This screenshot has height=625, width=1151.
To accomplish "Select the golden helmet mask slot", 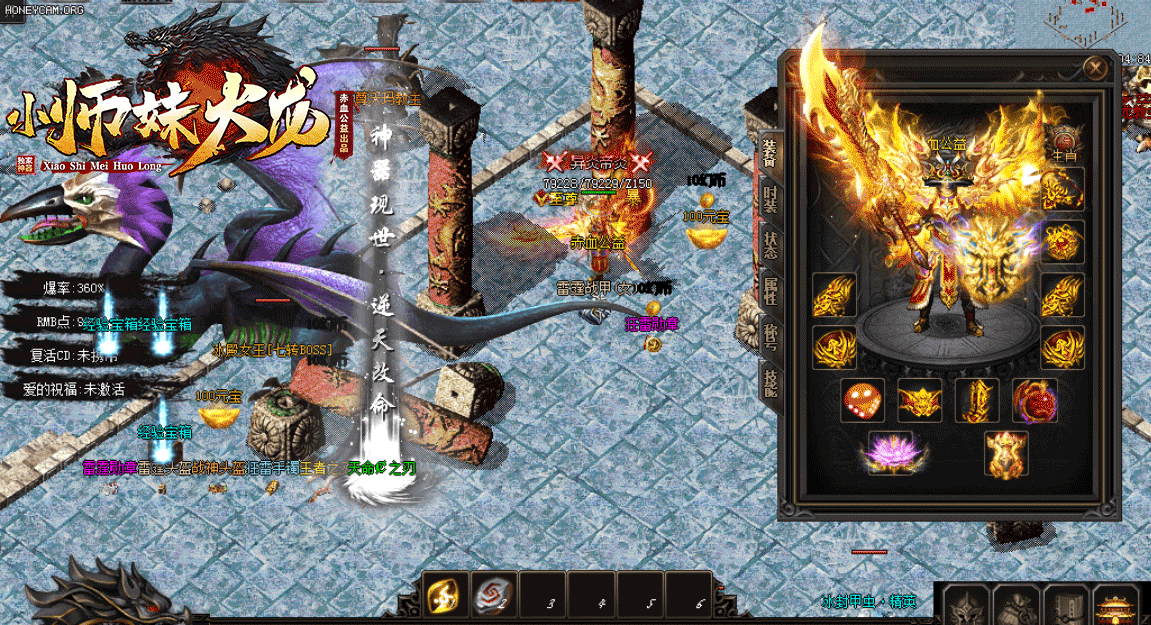I will coord(919,402).
